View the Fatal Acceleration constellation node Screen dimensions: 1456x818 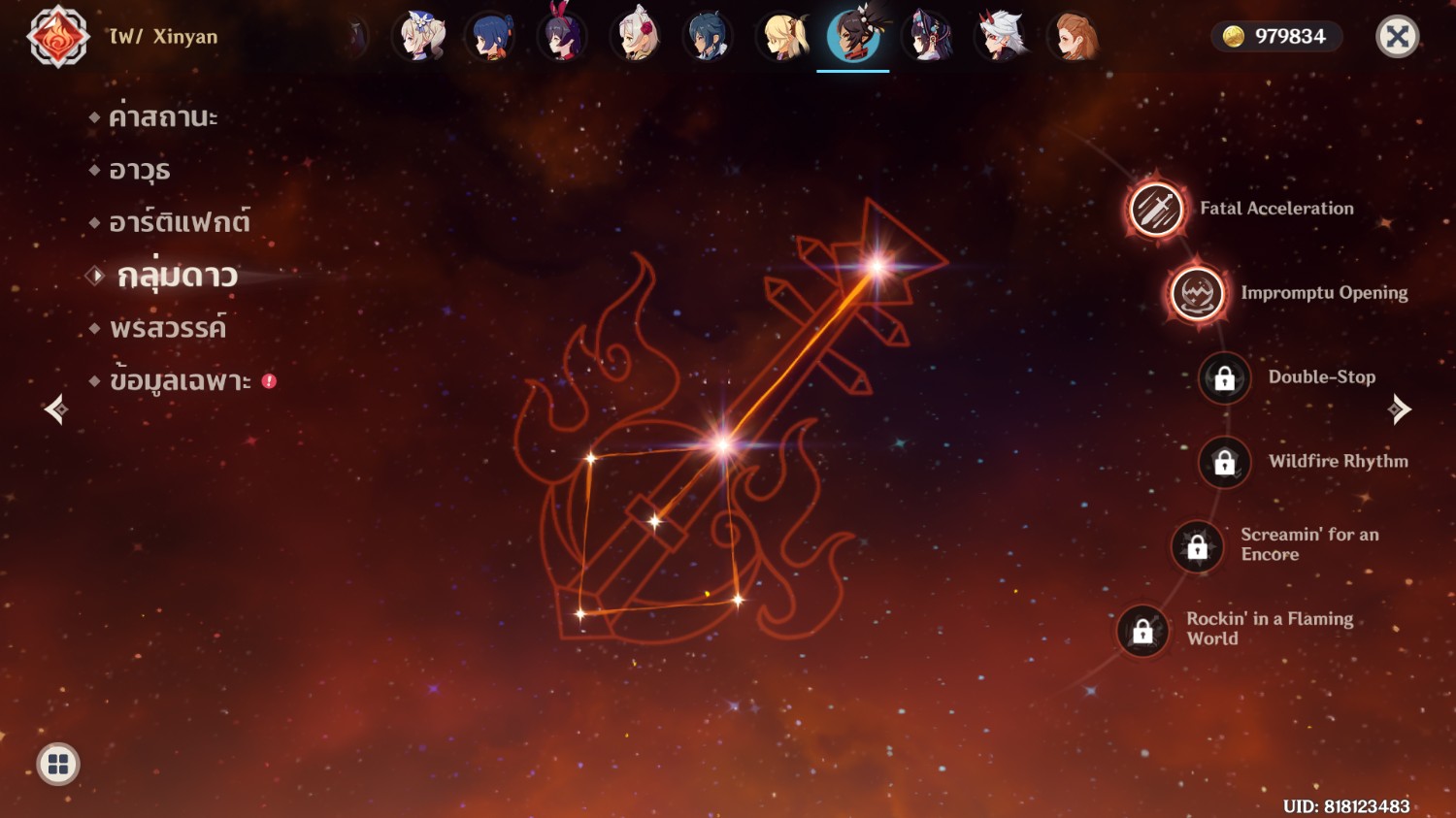[1156, 209]
